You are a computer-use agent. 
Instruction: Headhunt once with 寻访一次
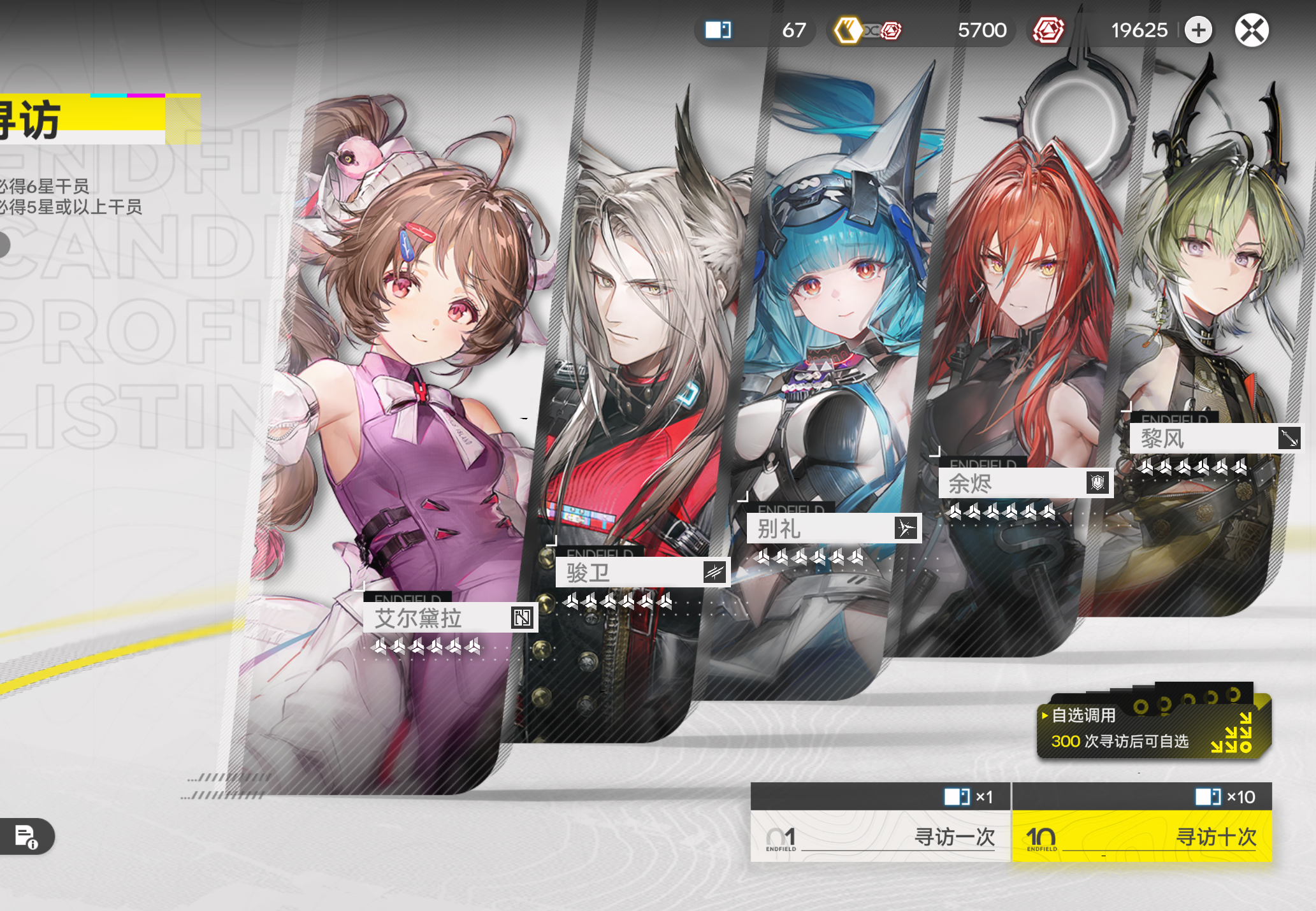point(880,836)
